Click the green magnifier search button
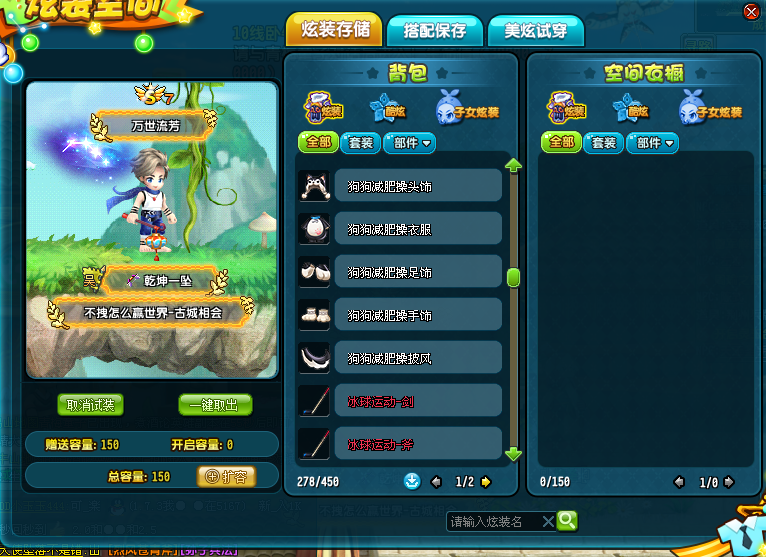Image resolution: width=766 pixels, height=557 pixels. coord(567,520)
